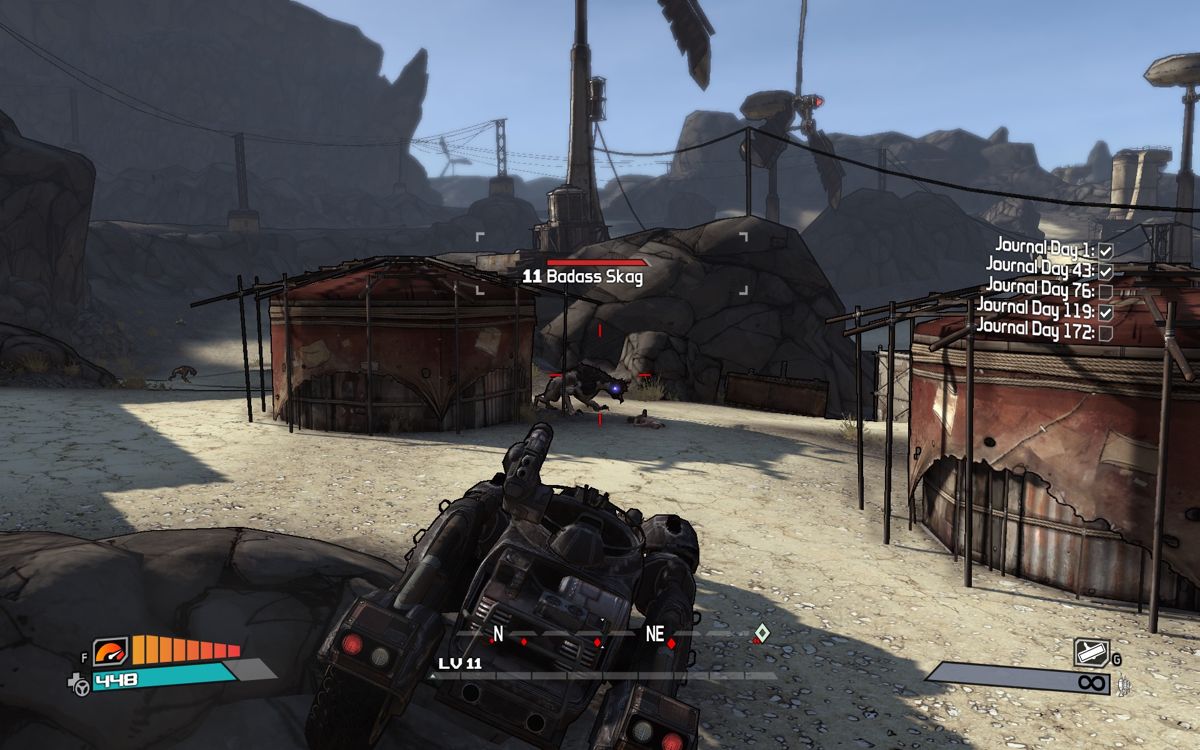
Task: Tick the Journal Day 172 checkbox
Action: (1105, 333)
